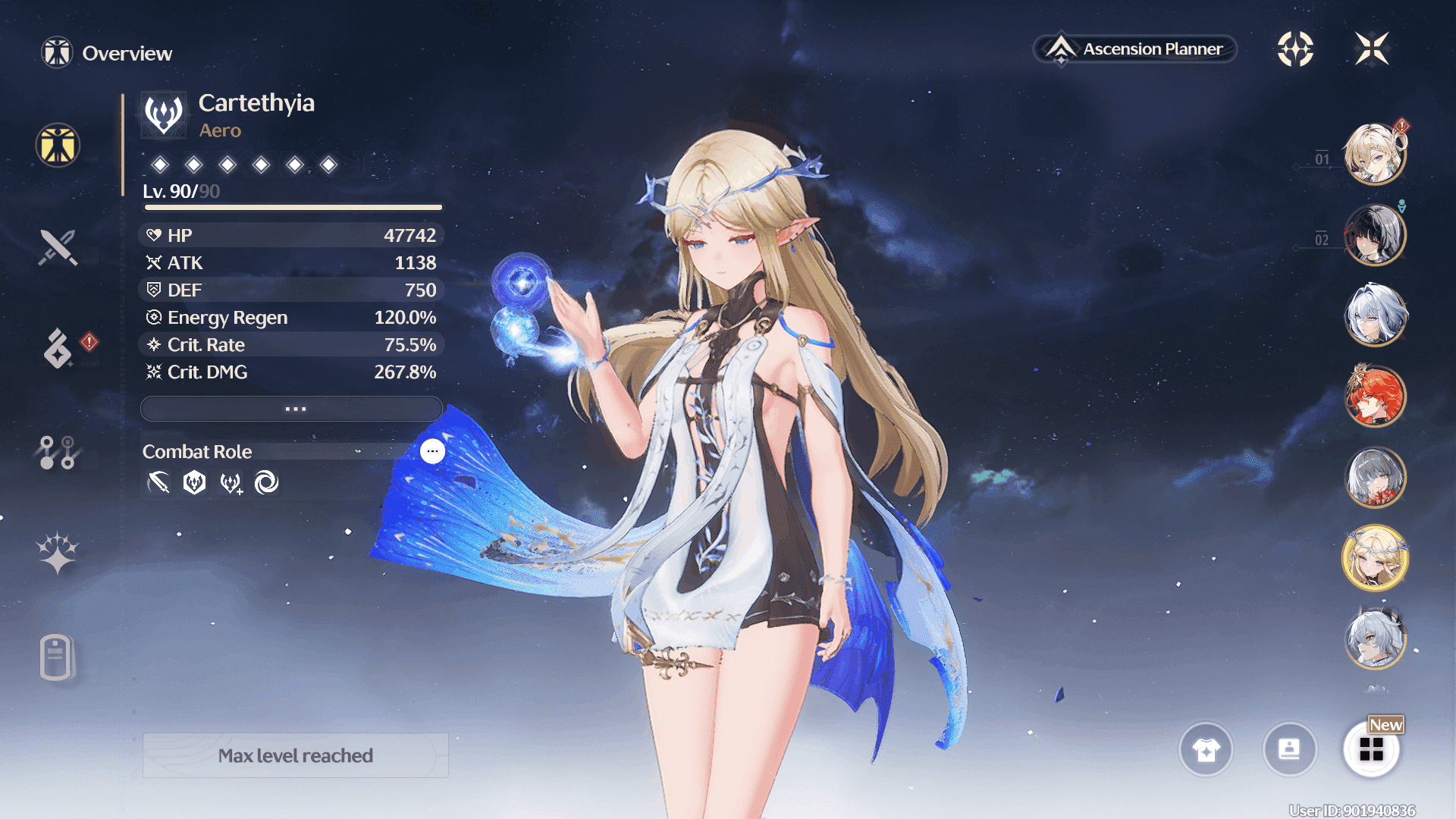Switch to the crossed swords weapon tab
Viewport: 1456px width, 819px height.
58,248
